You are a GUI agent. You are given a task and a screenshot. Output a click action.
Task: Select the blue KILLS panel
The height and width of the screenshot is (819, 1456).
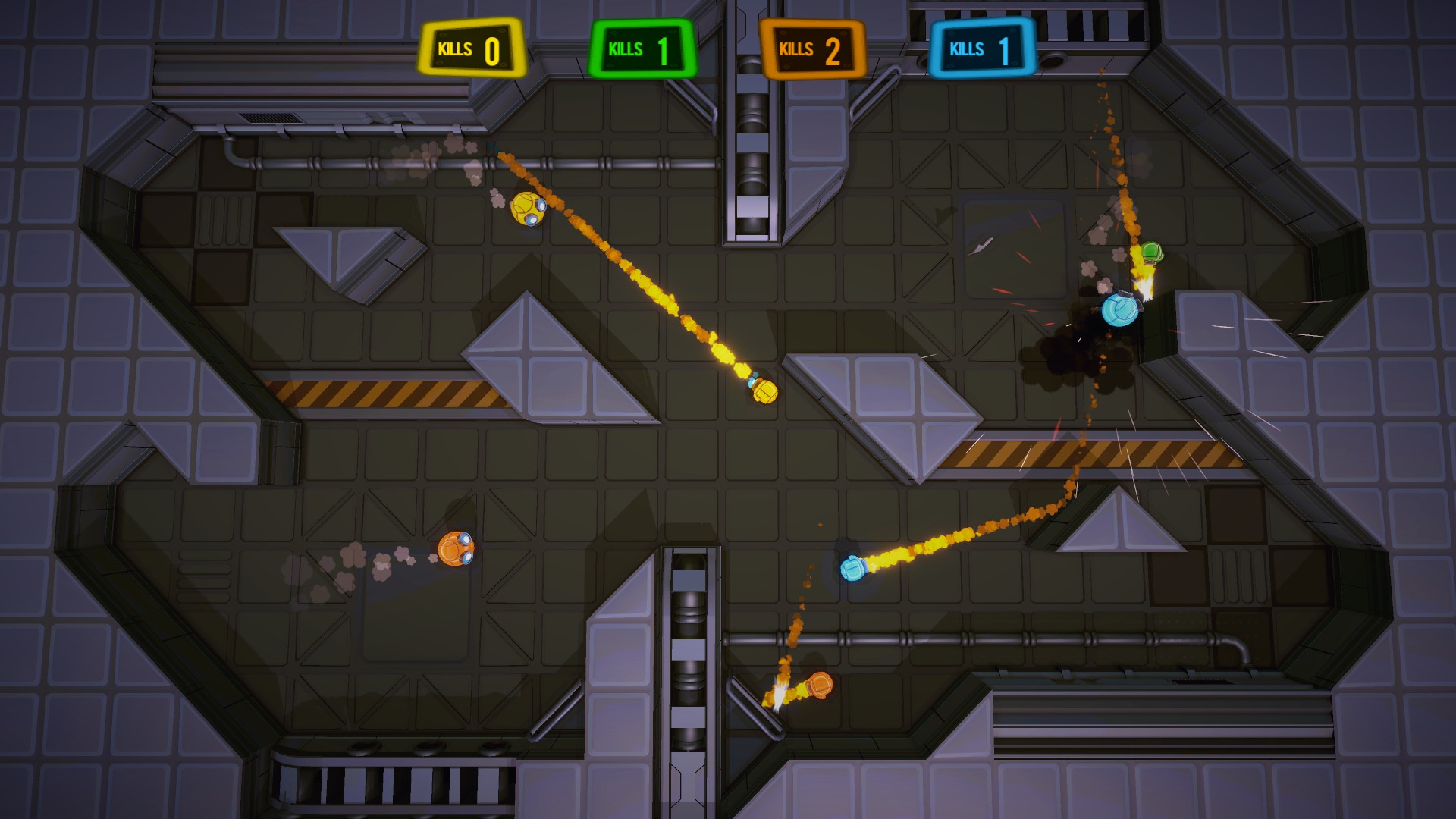[979, 47]
